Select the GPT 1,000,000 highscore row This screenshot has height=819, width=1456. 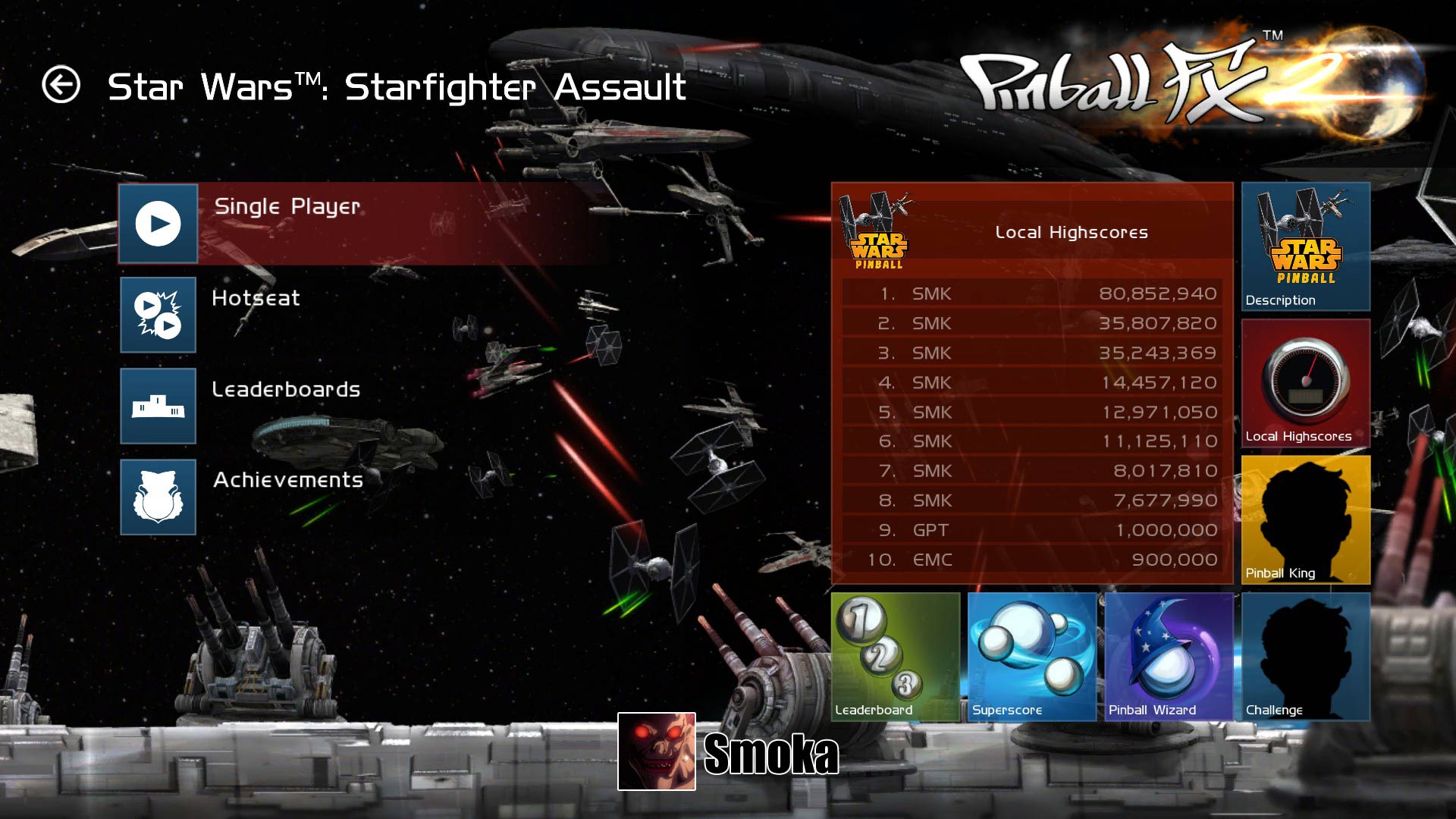1031,530
